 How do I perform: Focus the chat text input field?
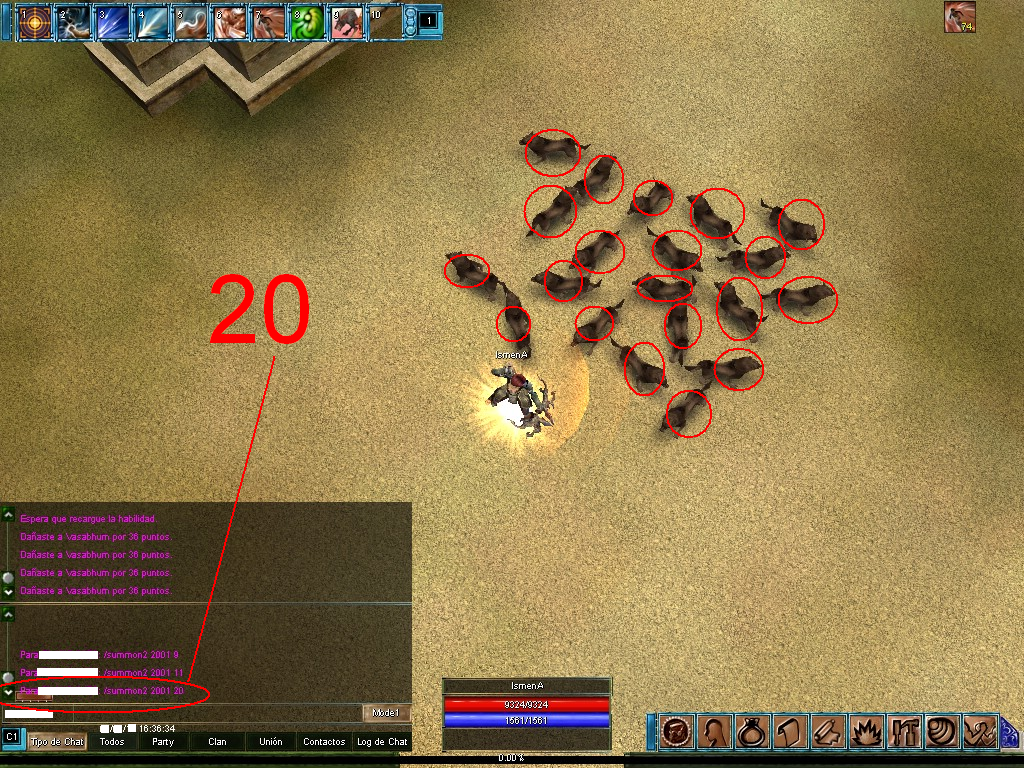(x=180, y=713)
